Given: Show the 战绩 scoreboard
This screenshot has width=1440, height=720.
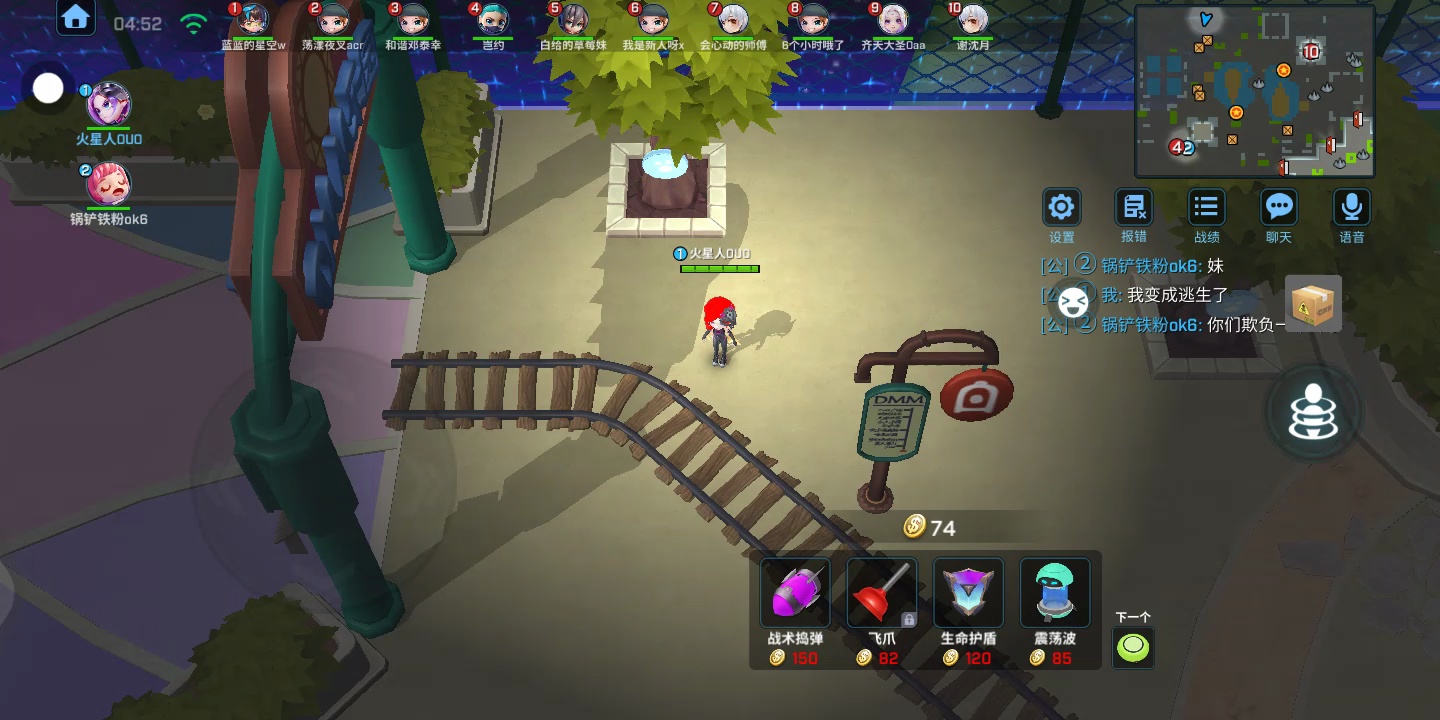Looking at the screenshot, I should click(1207, 208).
